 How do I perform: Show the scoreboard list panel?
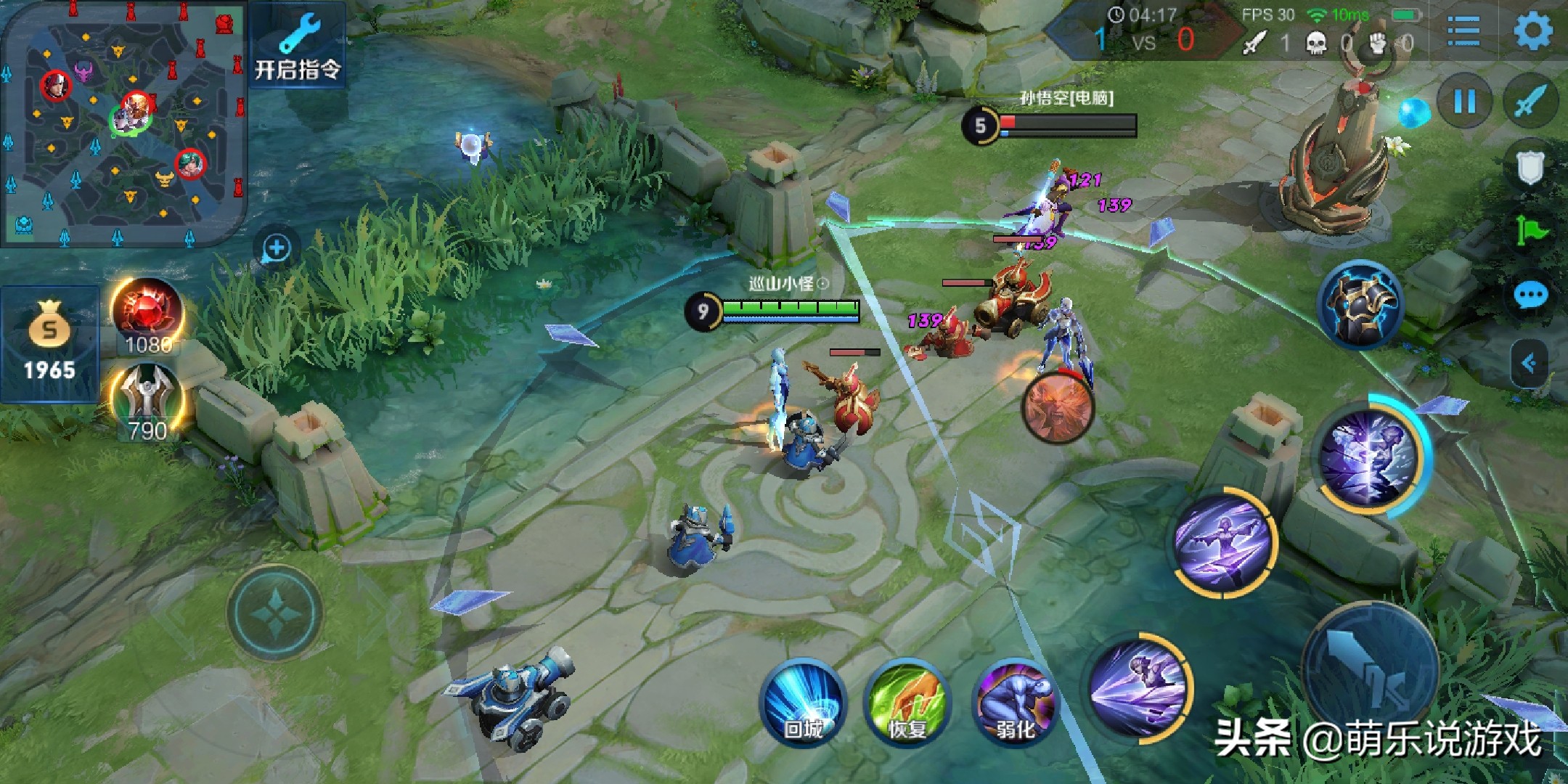coord(1463,31)
